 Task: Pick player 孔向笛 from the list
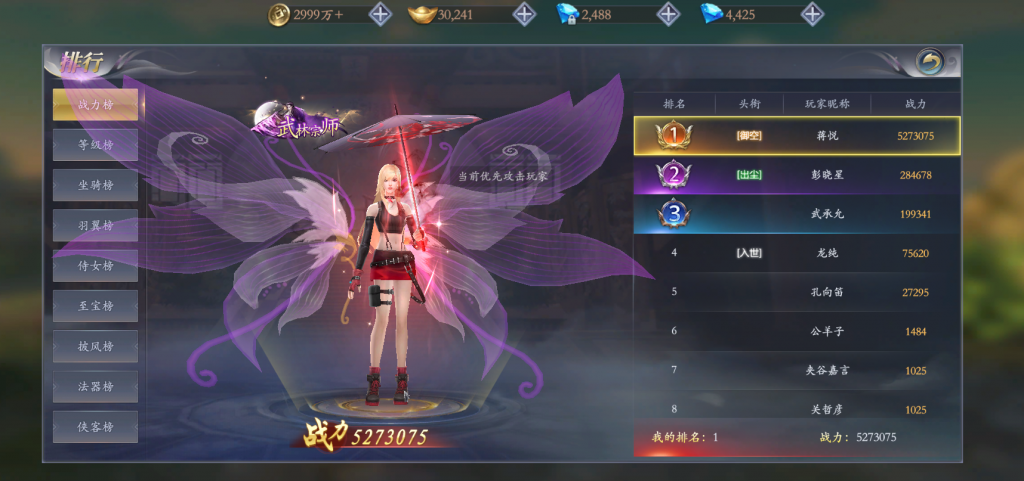[797, 292]
